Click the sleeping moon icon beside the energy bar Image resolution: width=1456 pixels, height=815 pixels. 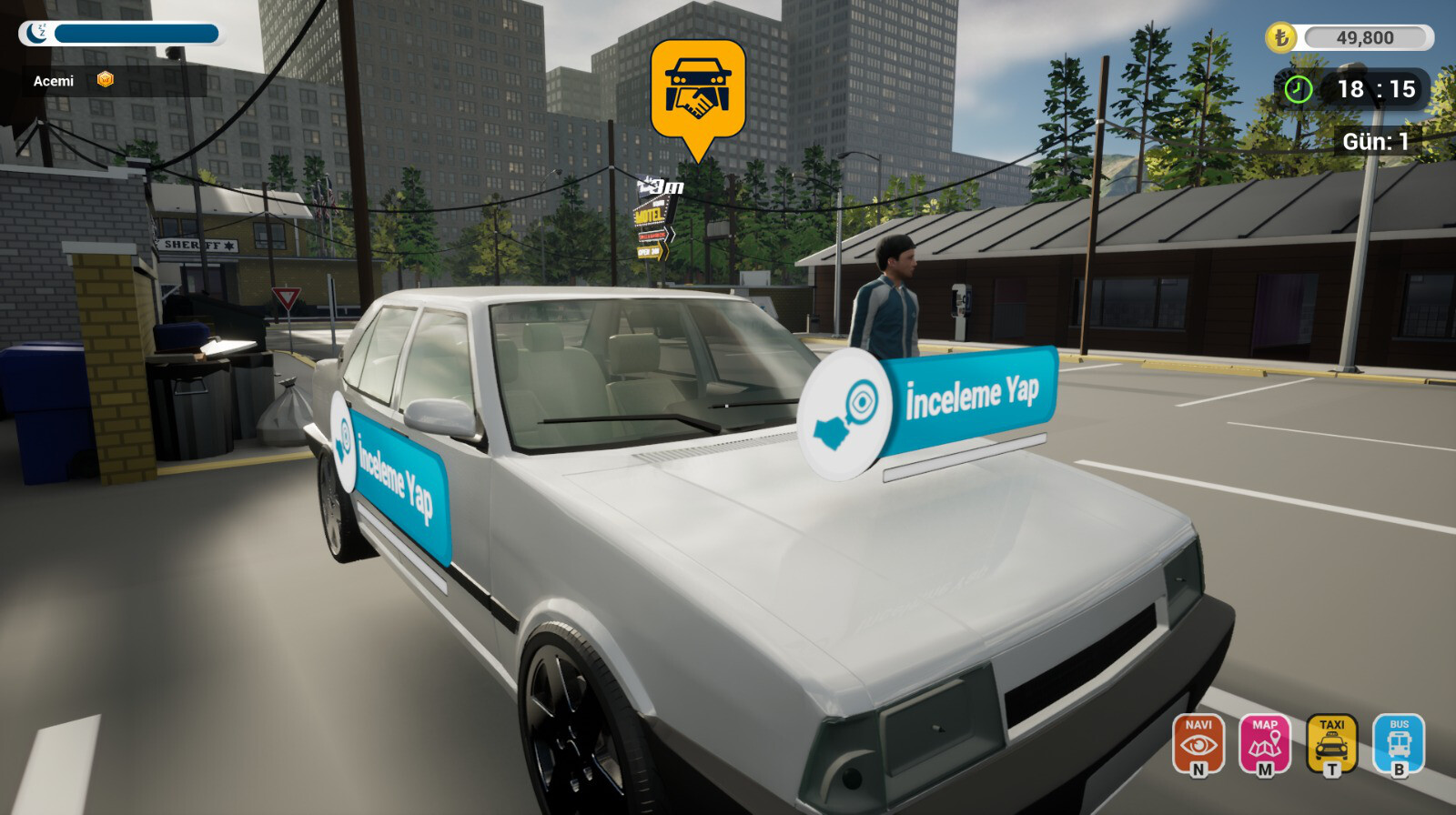click(x=35, y=35)
